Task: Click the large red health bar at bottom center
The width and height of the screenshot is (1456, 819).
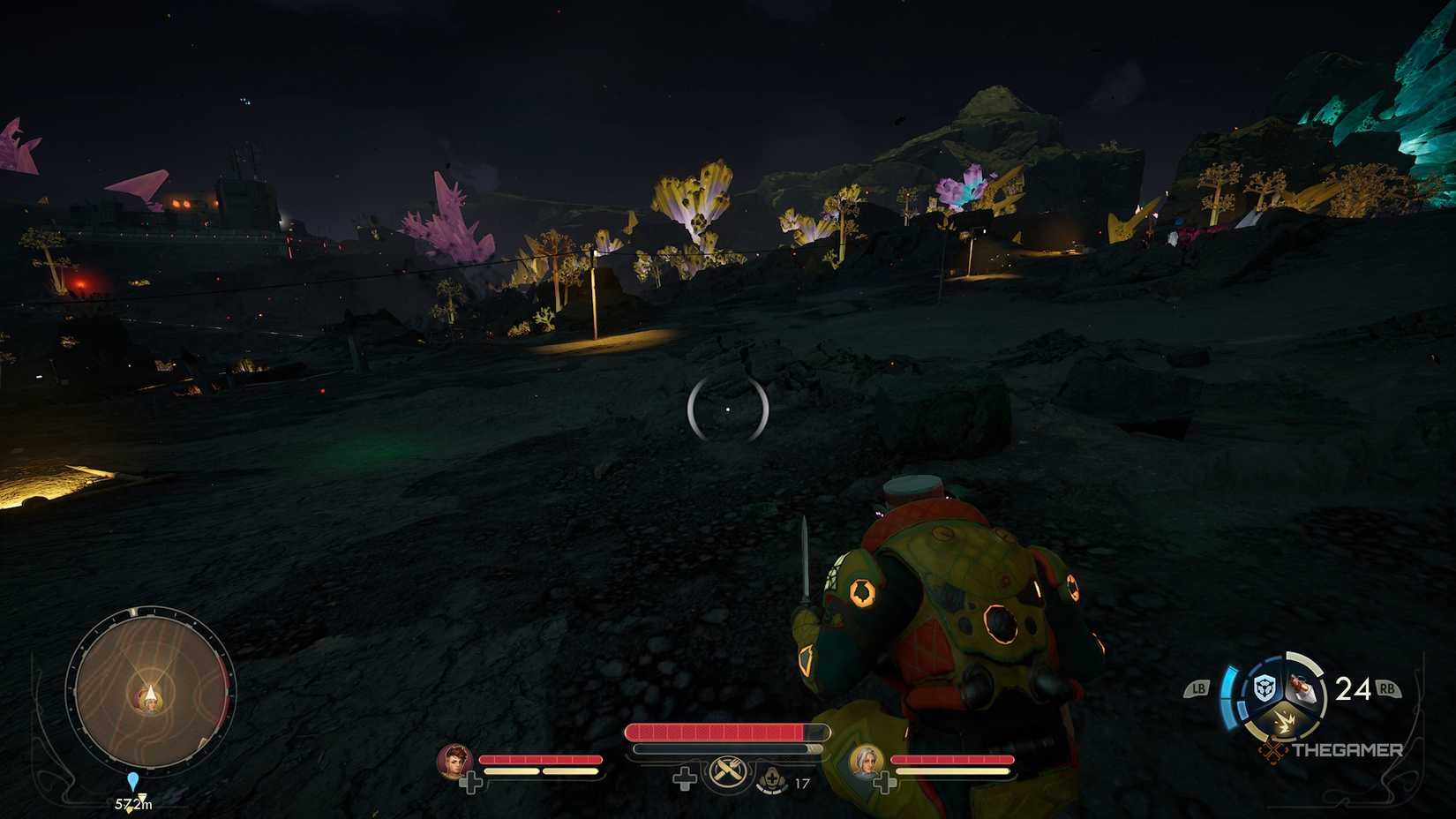Action: point(724,731)
